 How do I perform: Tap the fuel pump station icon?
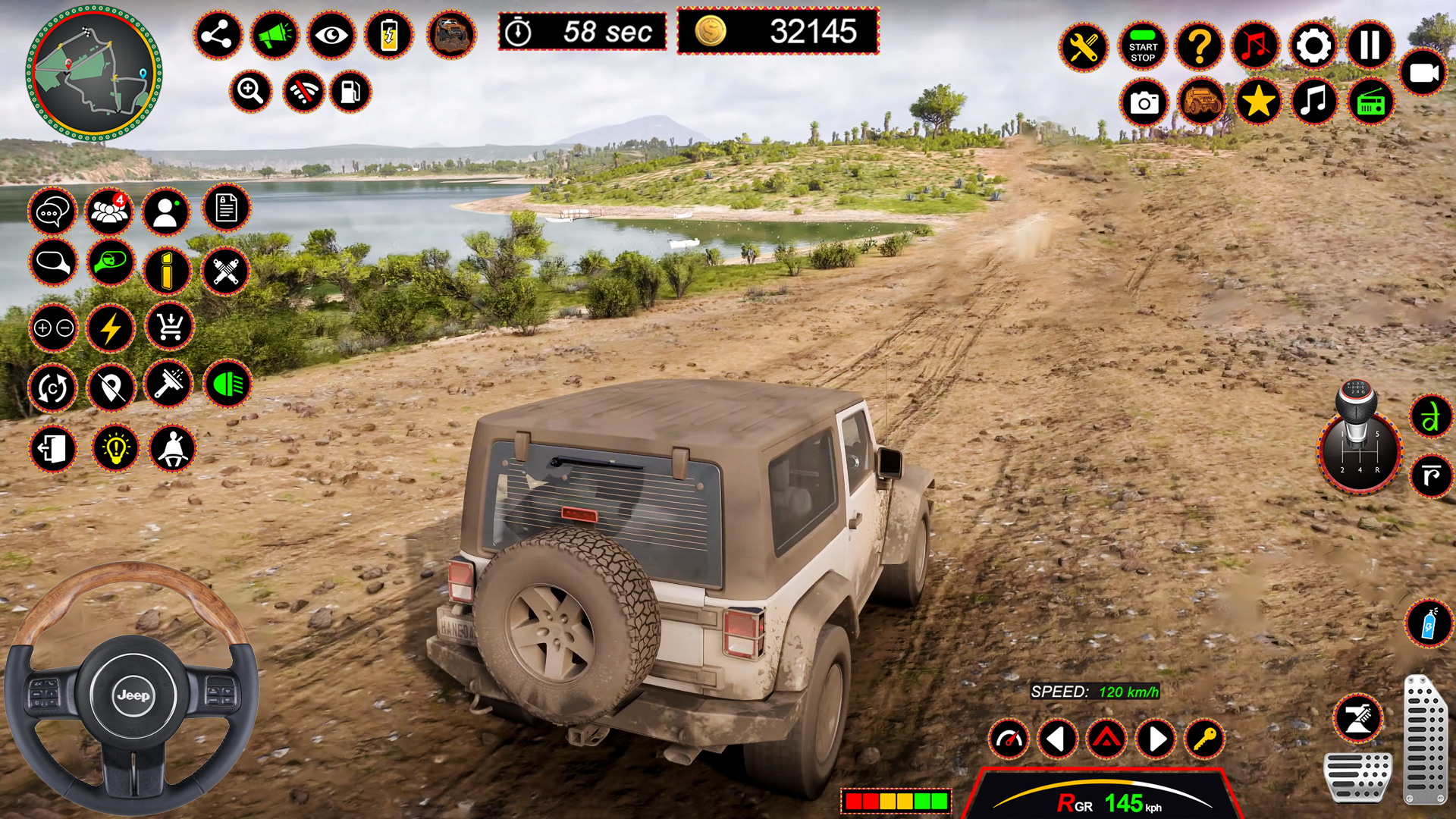(x=351, y=91)
